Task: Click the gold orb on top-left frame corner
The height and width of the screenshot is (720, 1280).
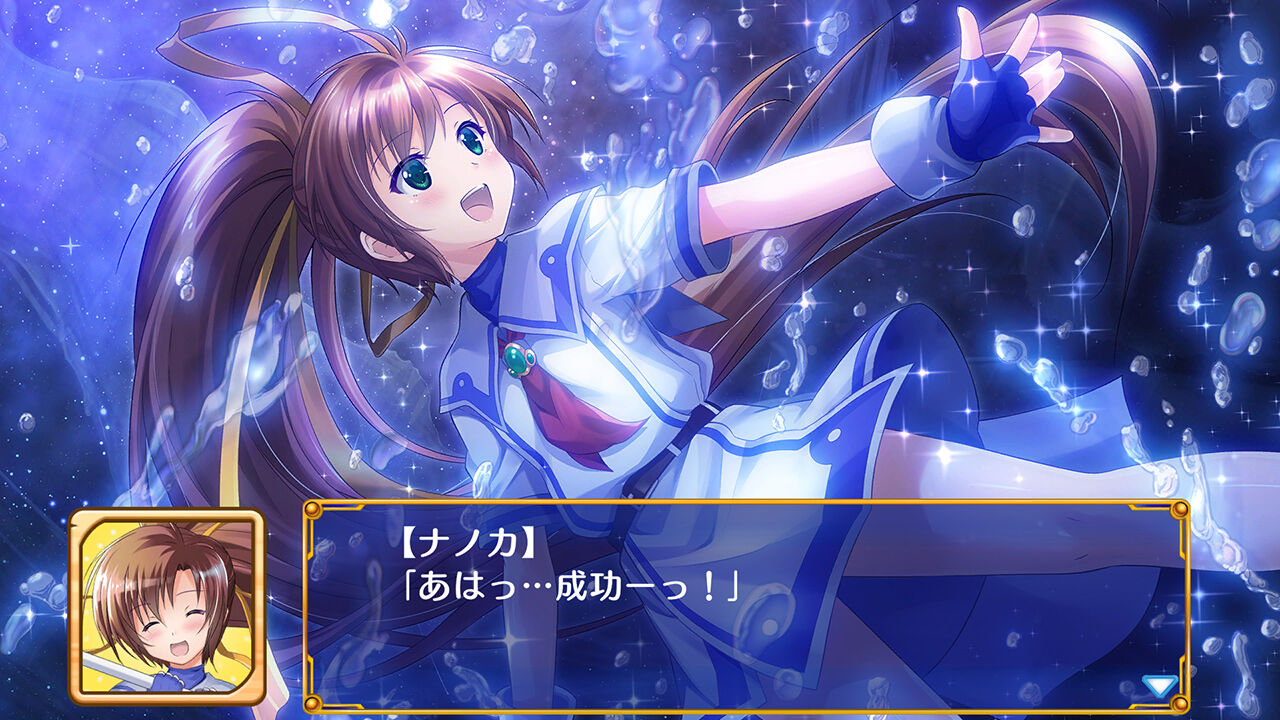Action: [x=312, y=510]
